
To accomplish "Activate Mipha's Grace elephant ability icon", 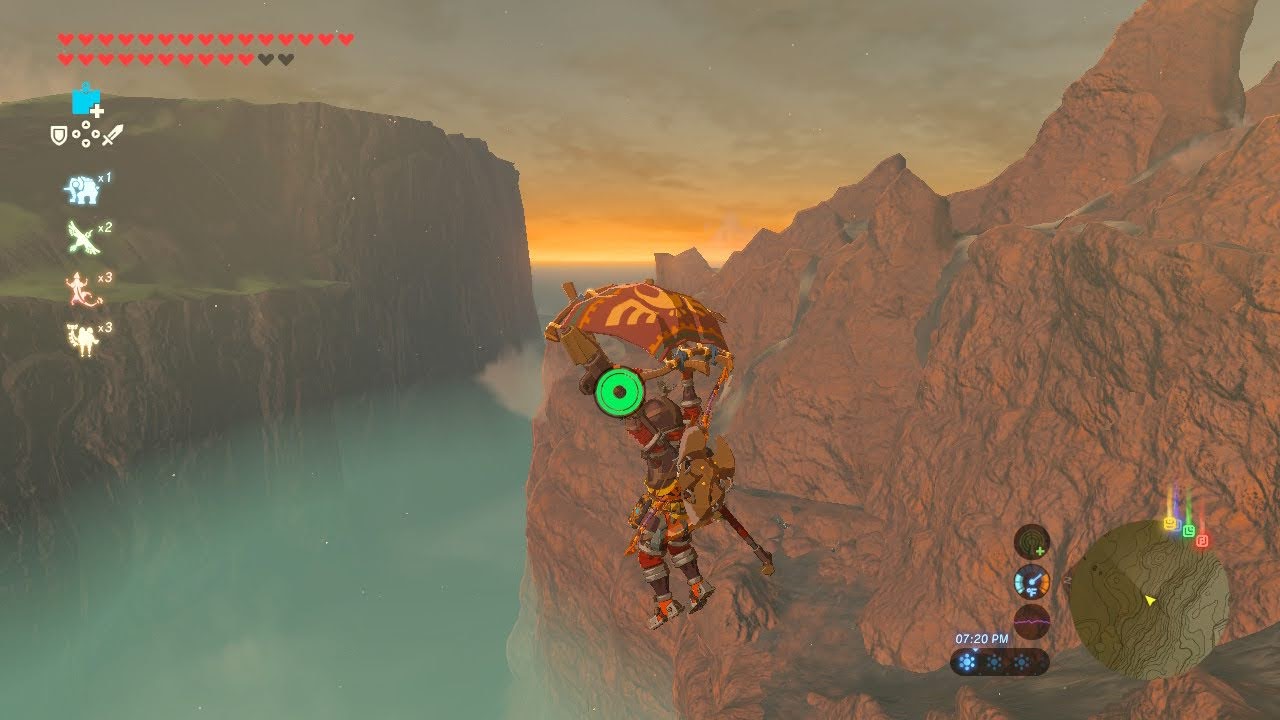I will (80, 188).
